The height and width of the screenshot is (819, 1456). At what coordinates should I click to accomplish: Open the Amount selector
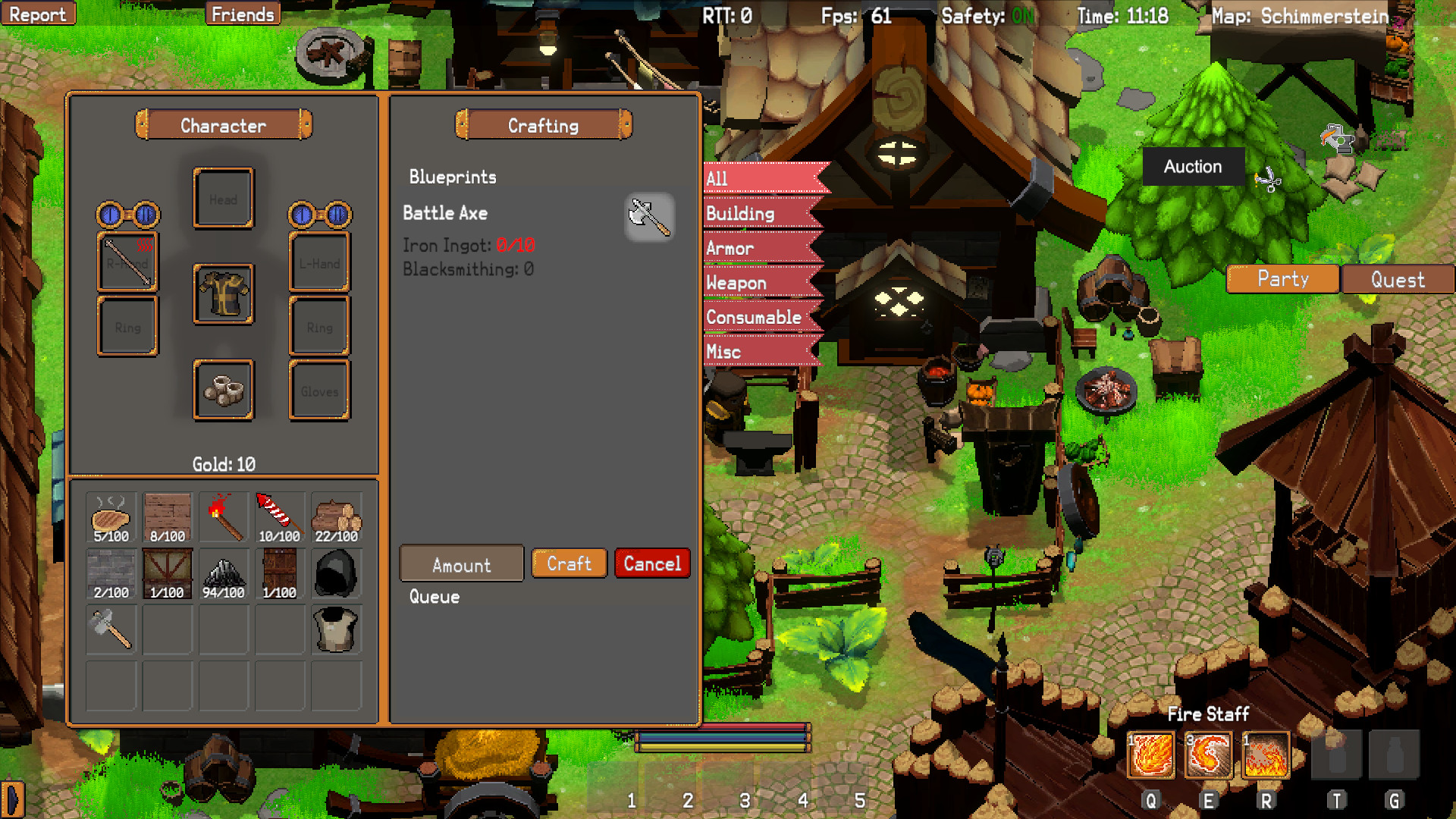[x=460, y=563]
